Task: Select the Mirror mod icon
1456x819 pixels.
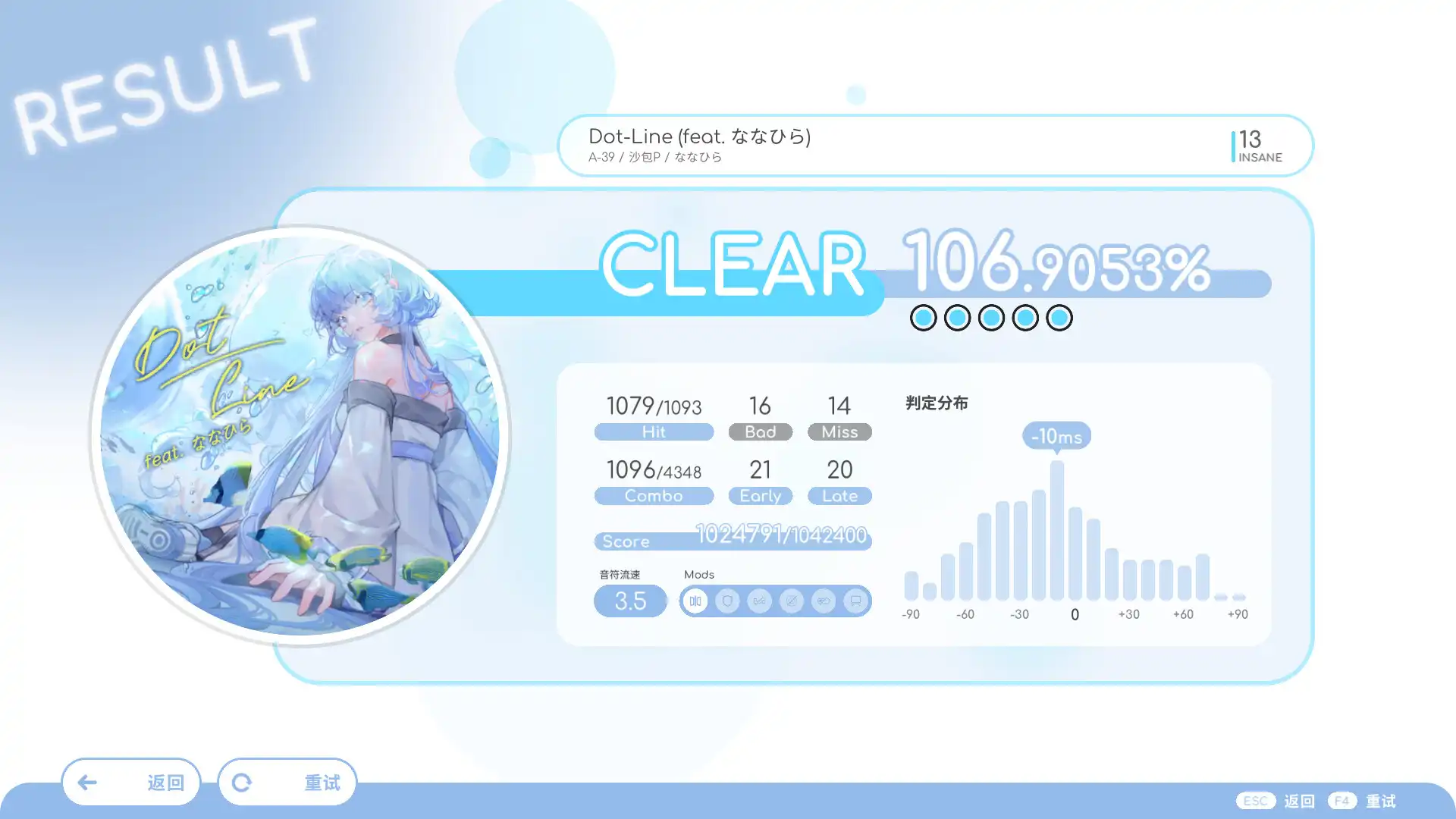Action: tap(695, 601)
